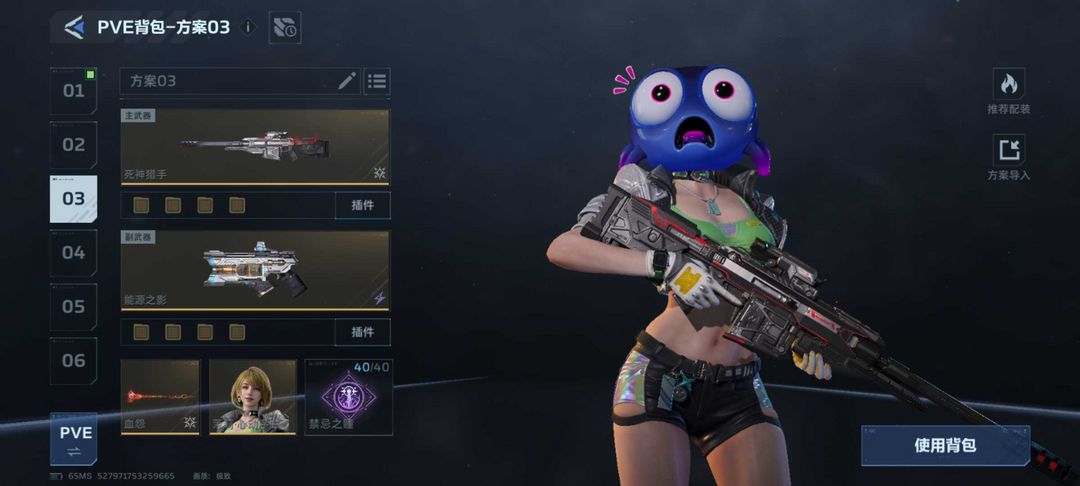Switch to loadout tab 01
1080x486 pixels.
74,91
